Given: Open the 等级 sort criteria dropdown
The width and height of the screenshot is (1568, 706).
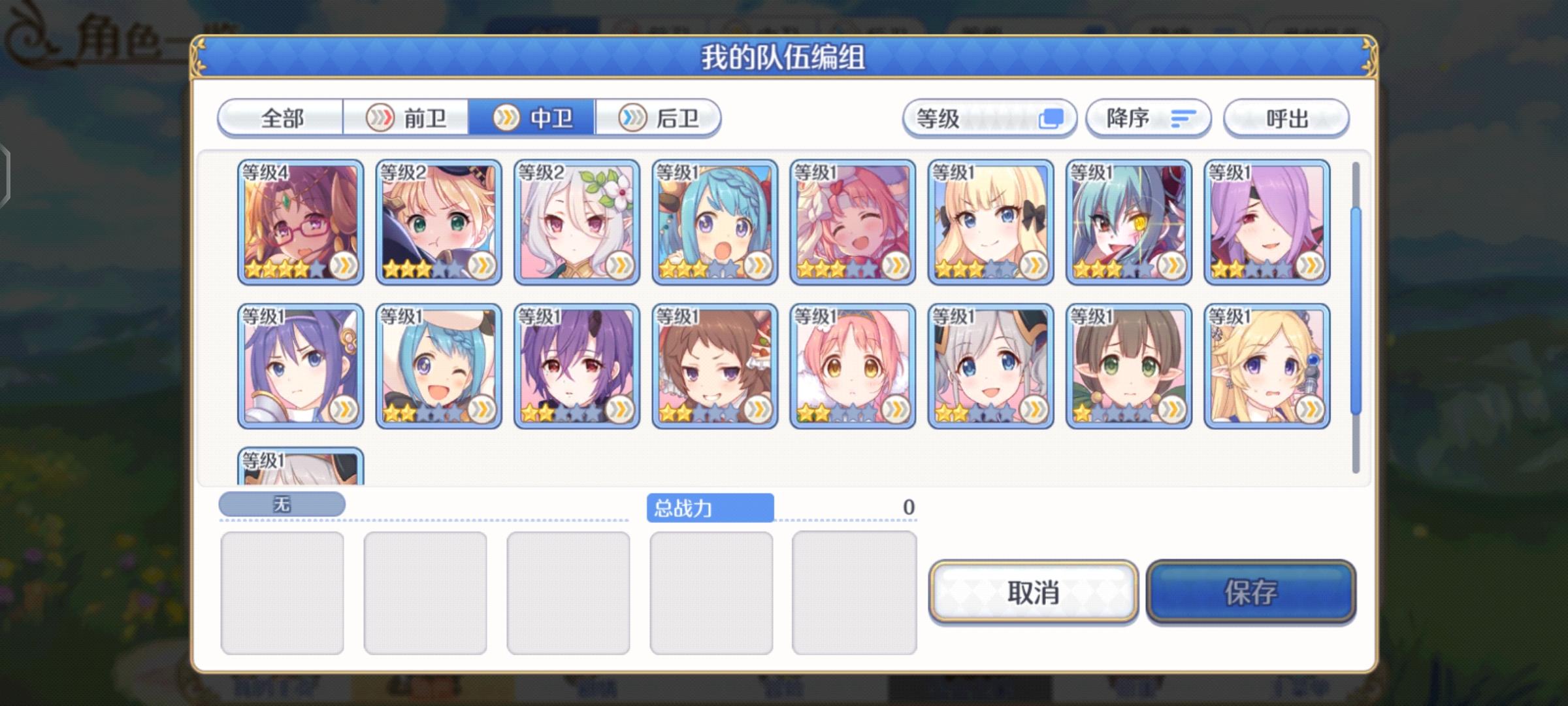Looking at the screenshot, I should tap(988, 118).
